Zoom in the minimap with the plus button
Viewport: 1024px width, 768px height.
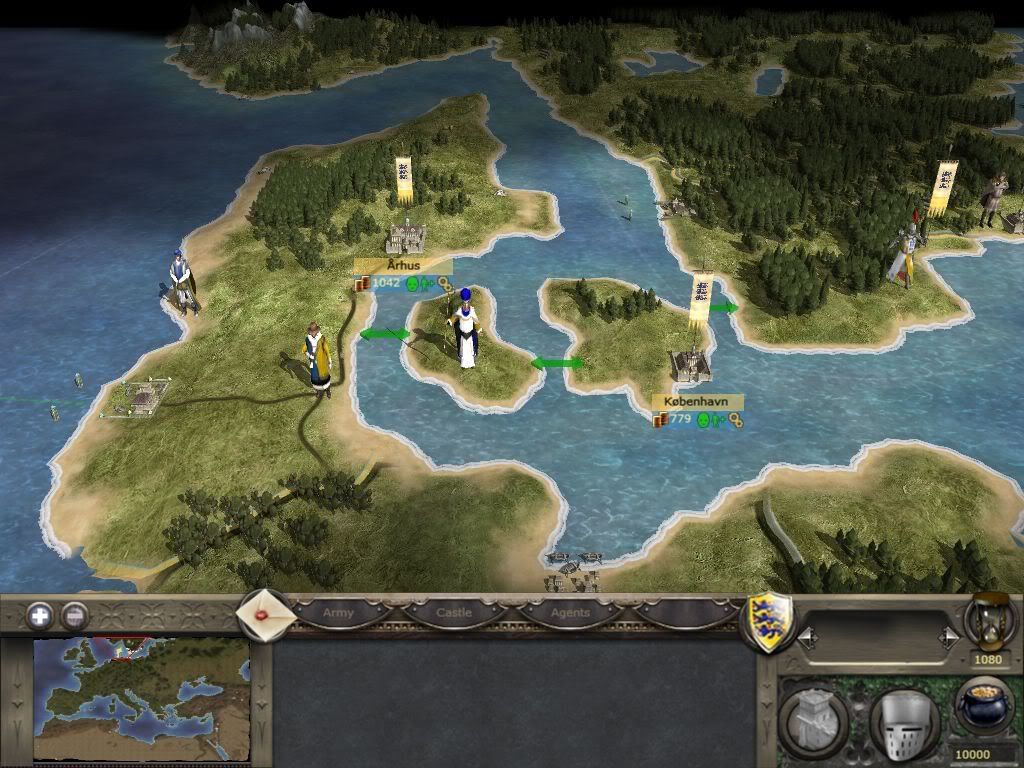(x=40, y=615)
